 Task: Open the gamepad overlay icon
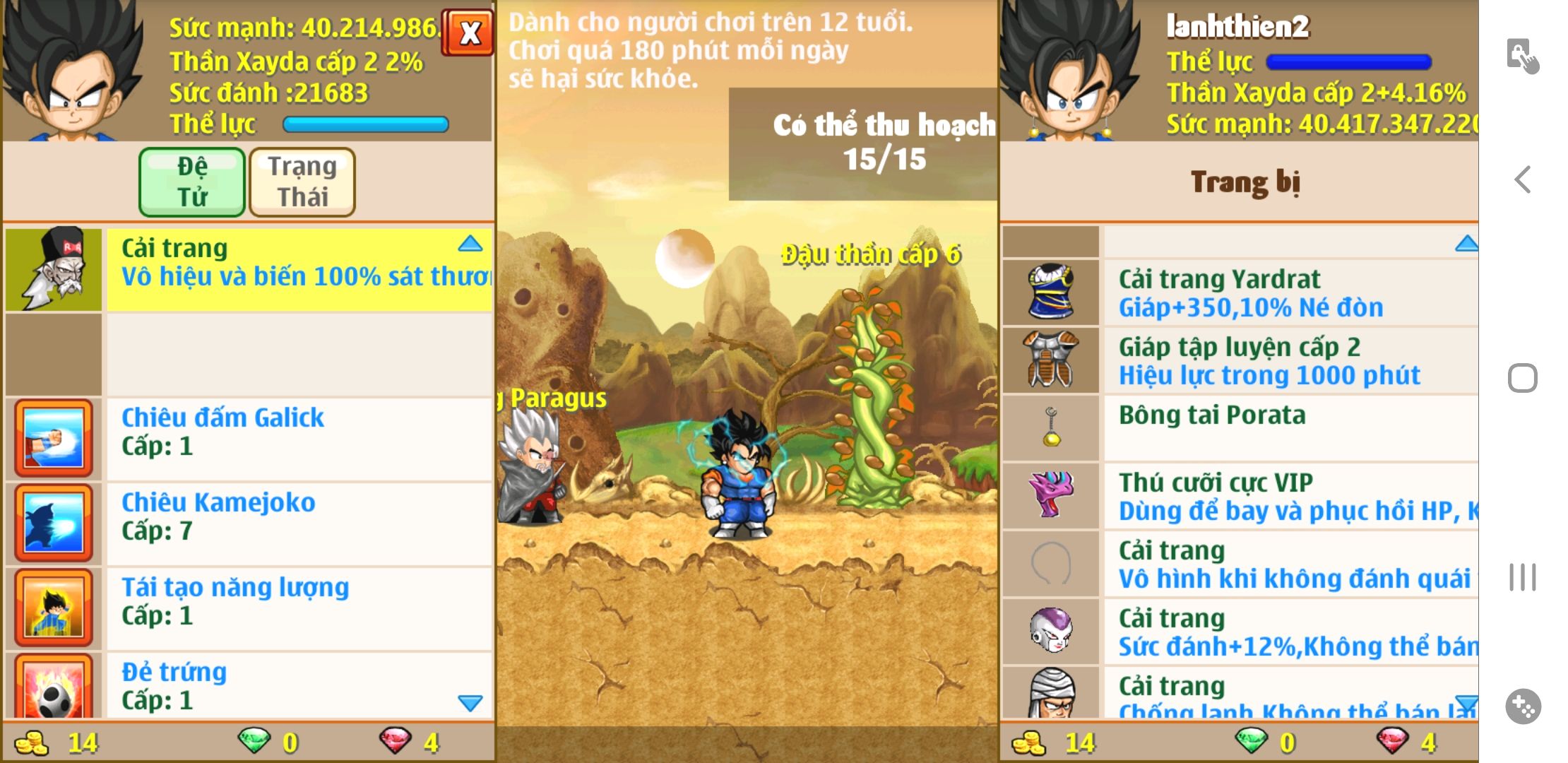tap(1523, 706)
